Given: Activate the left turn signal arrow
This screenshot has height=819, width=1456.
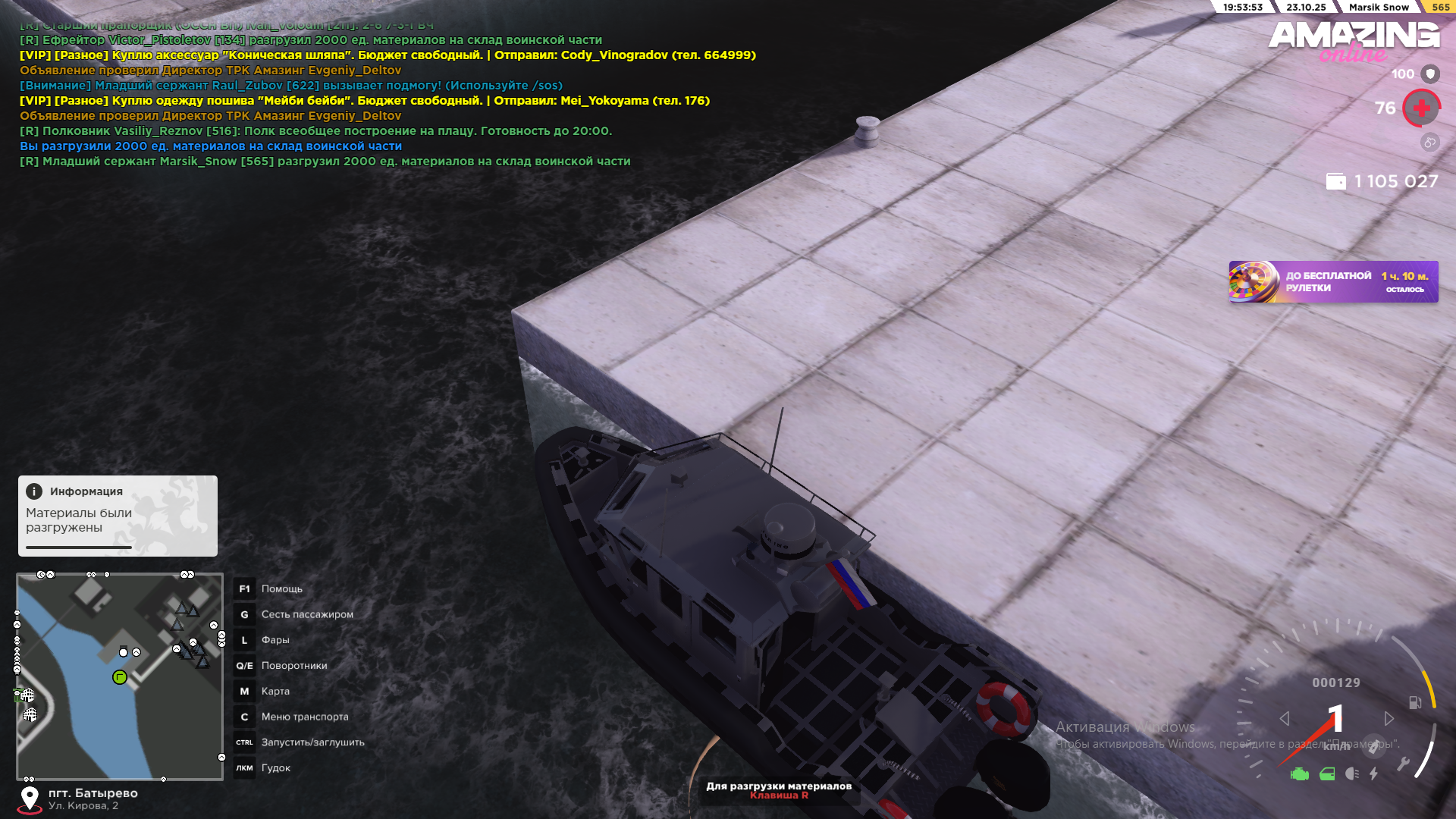Looking at the screenshot, I should (x=1284, y=718).
